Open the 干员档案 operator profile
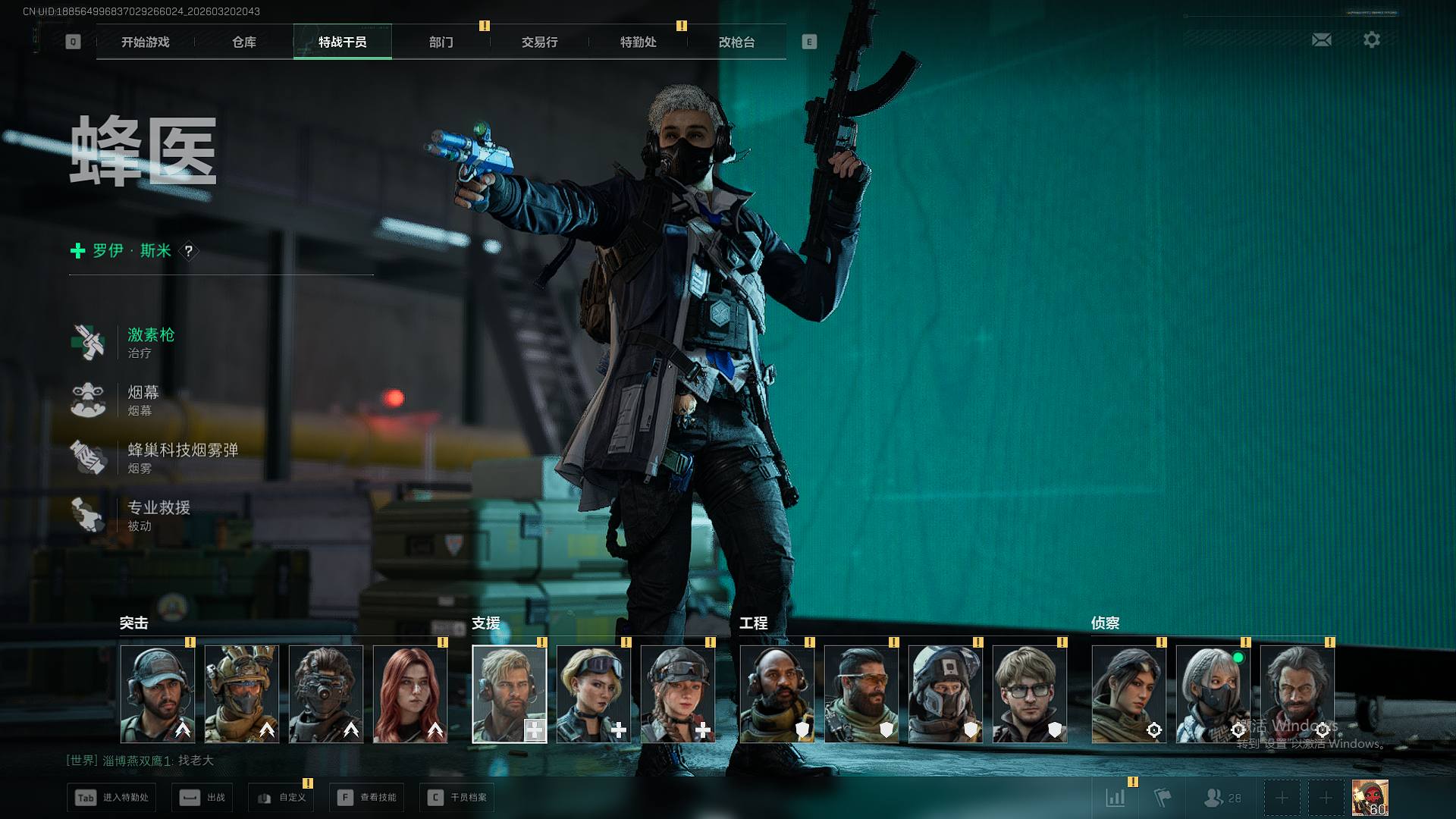The width and height of the screenshot is (1456, 819). point(457,798)
